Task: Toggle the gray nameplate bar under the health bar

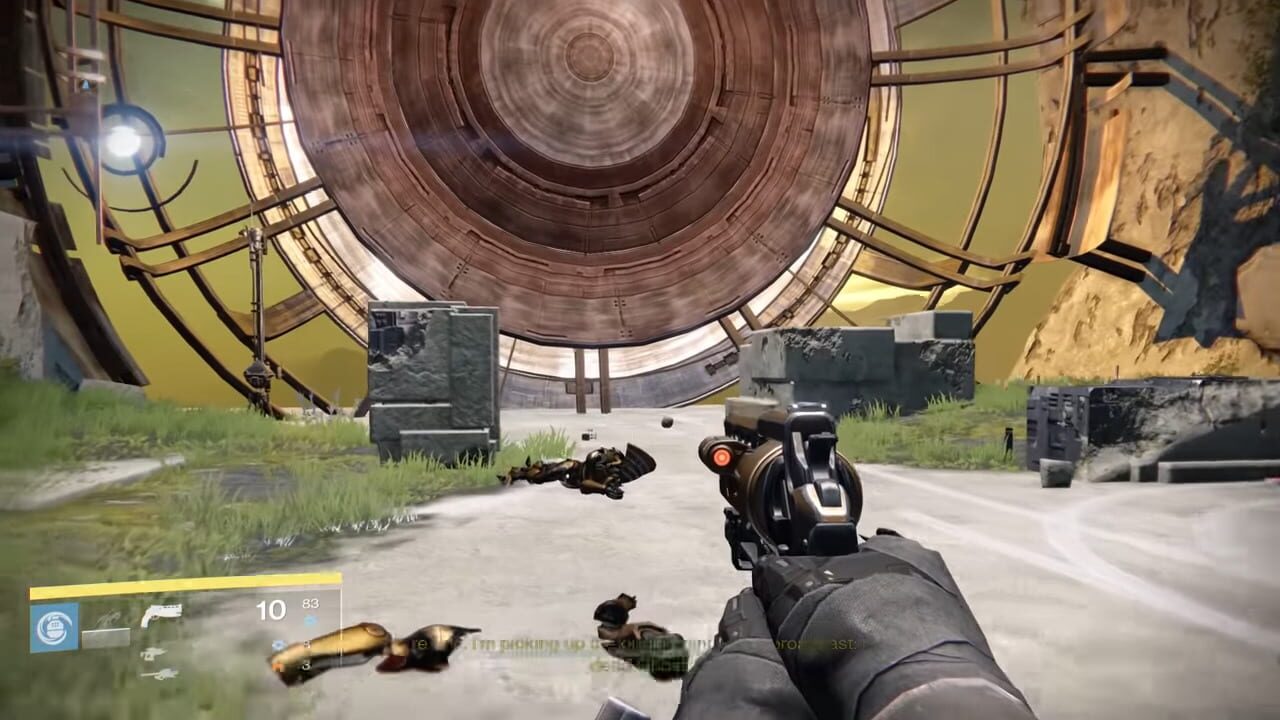Action: (105, 635)
